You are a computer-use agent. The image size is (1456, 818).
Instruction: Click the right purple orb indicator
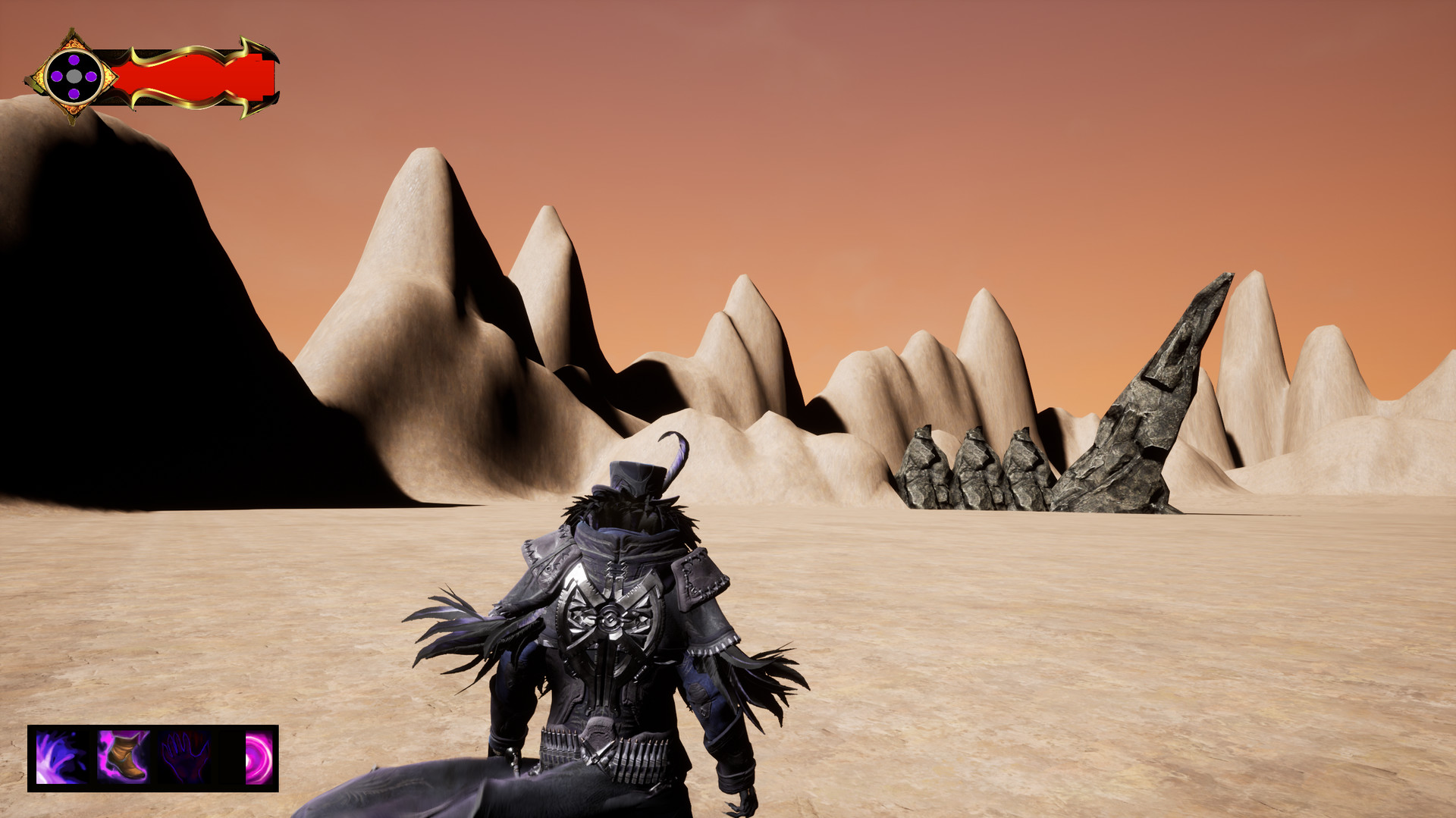click(x=92, y=76)
